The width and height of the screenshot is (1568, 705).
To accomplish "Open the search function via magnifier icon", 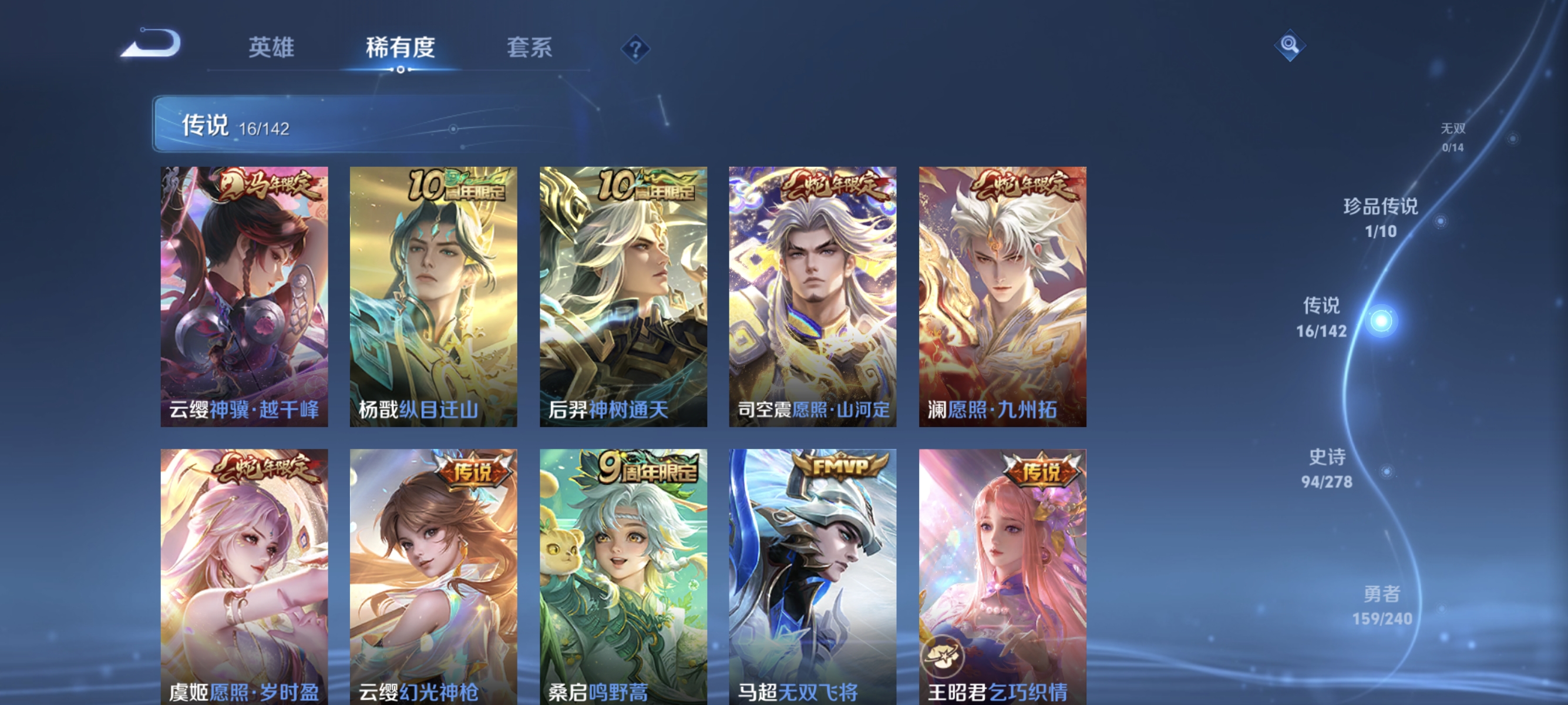I will [x=1290, y=46].
